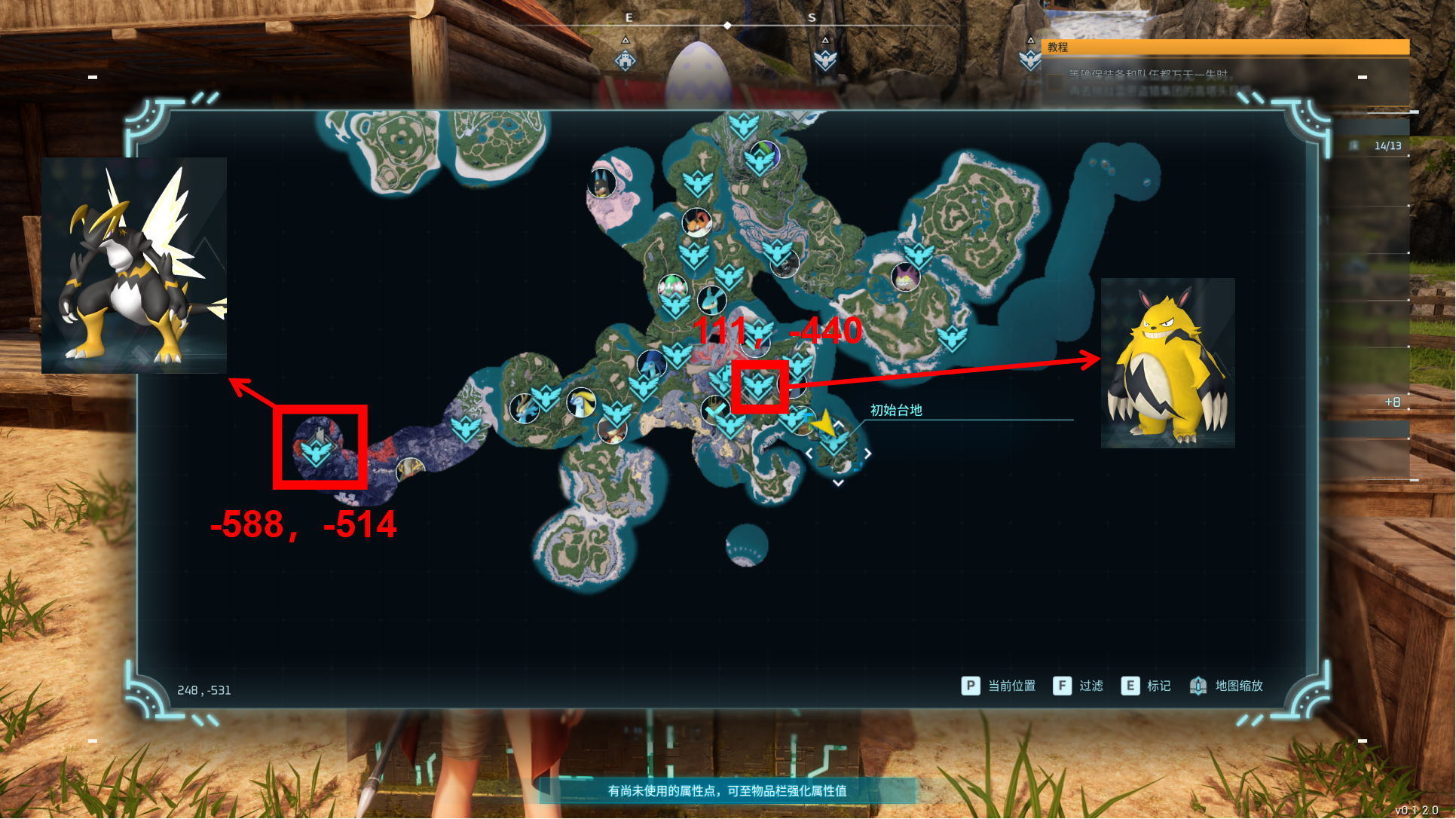Select the black jackal boss icon on the pink island
The height and width of the screenshot is (819, 1456).
pyautogui.click(x=601, y=182)
